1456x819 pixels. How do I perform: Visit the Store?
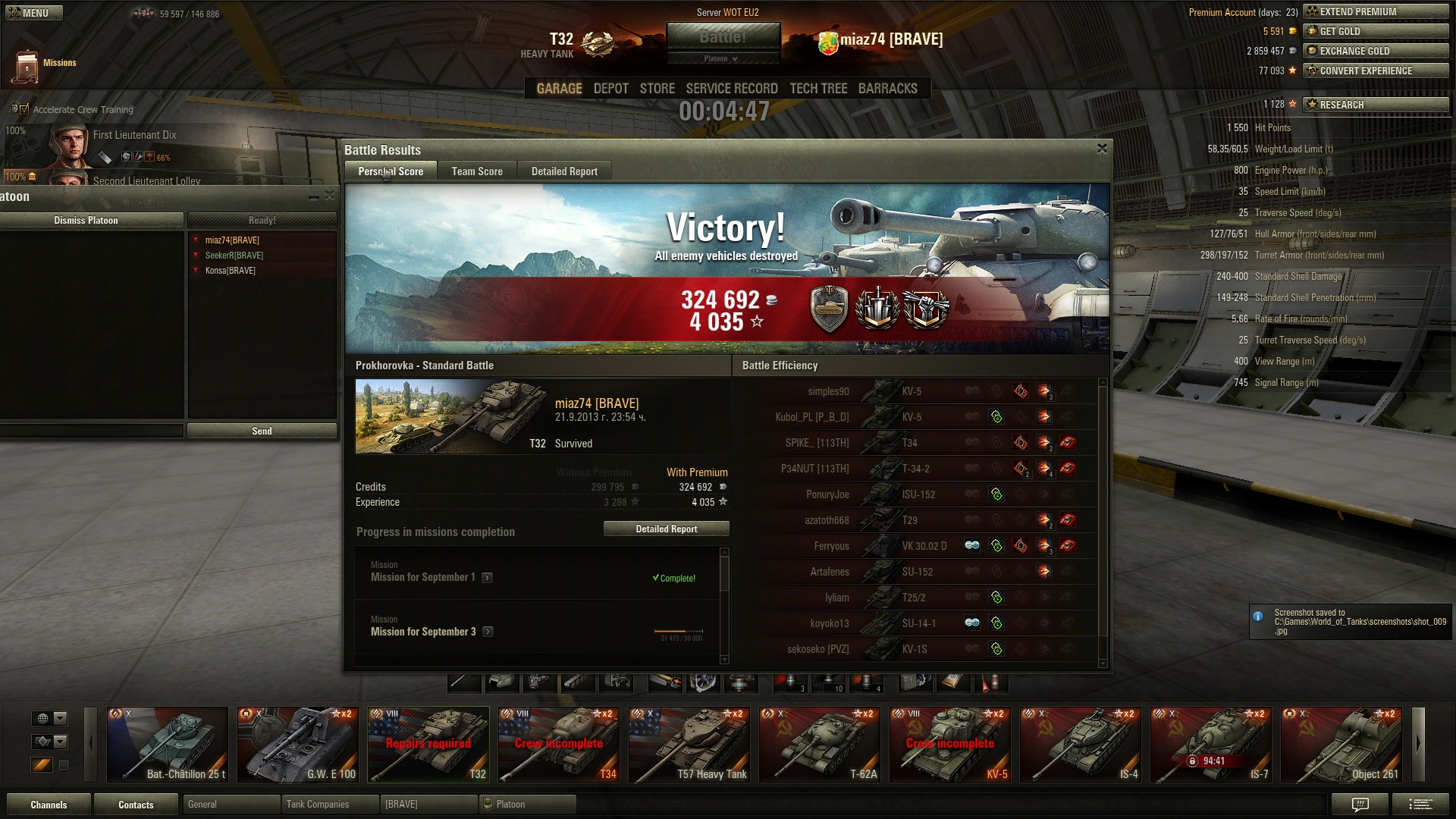click(657, 89)
